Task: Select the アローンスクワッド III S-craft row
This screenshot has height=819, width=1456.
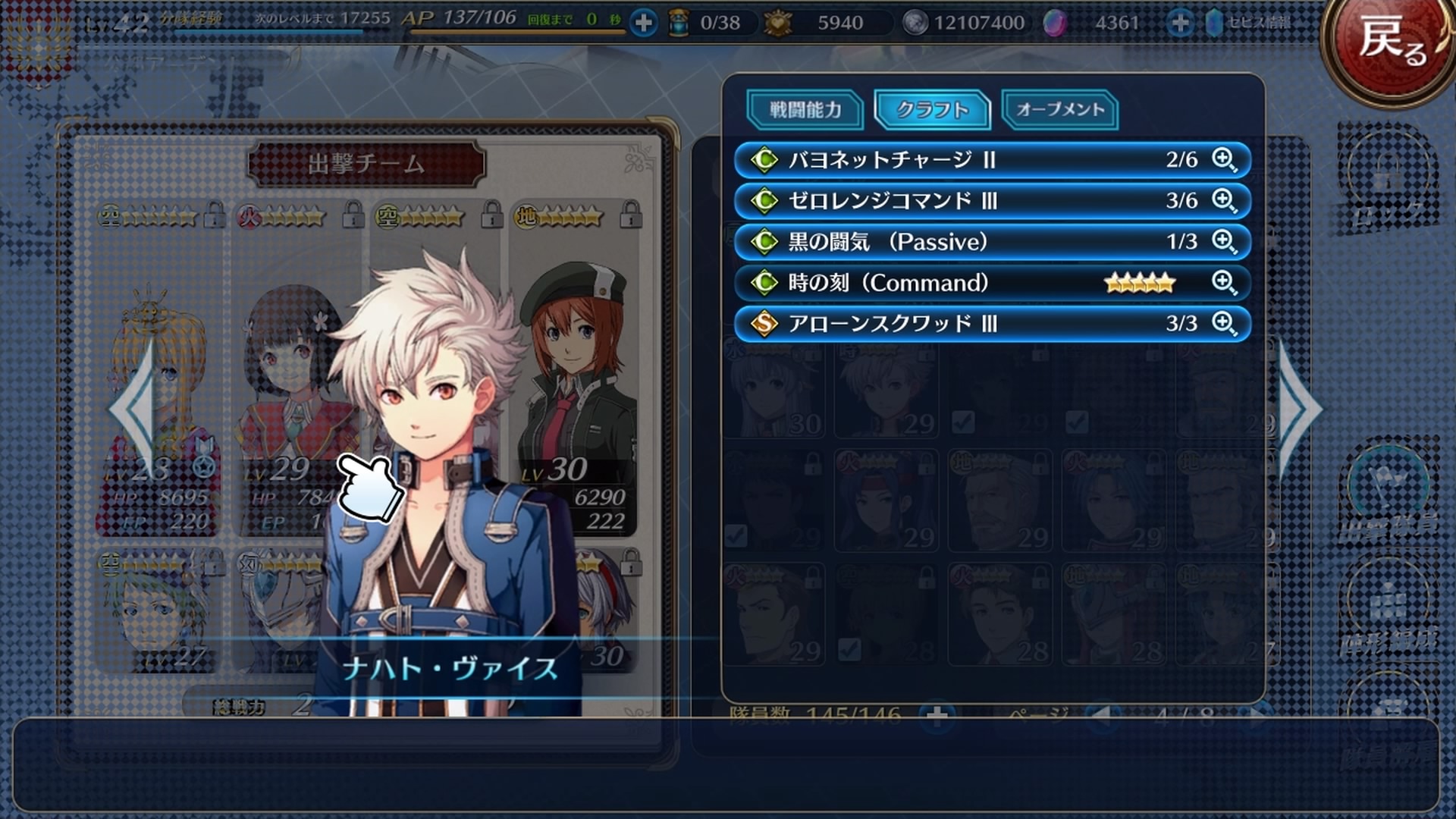Action: coord(948,324)
